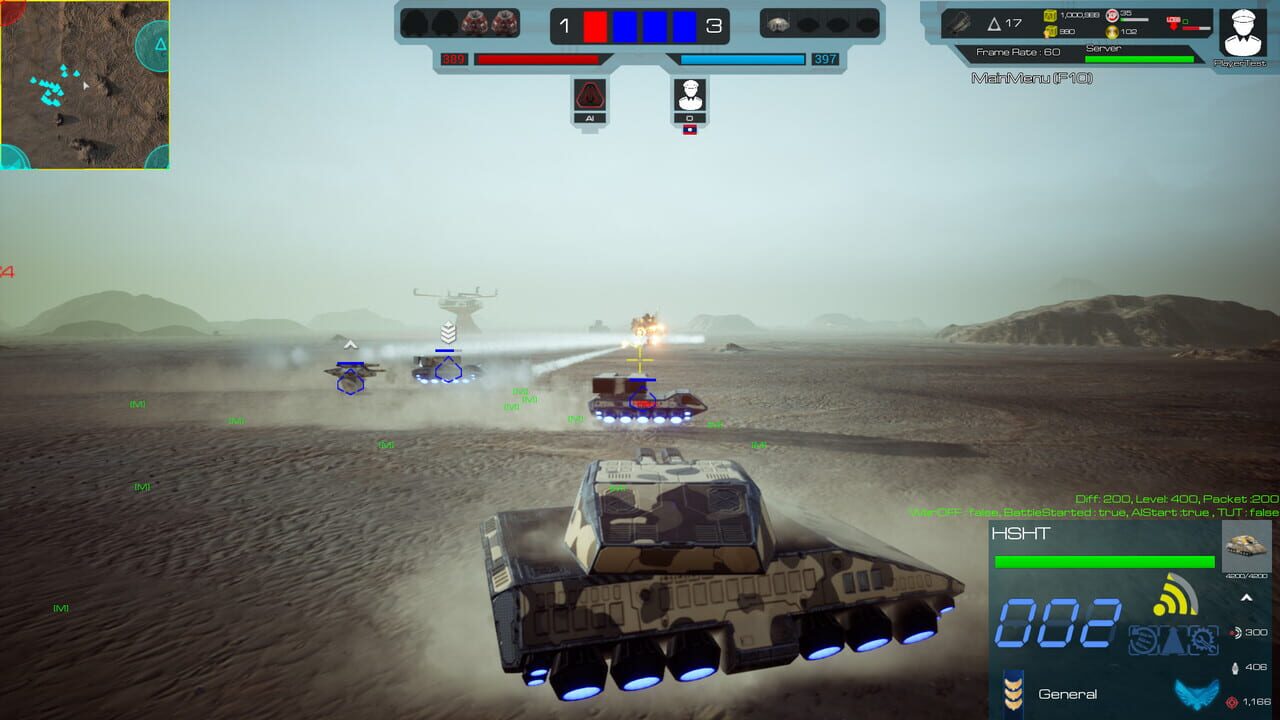Image resolution: width=1280 pixels, height=720 pixels.
Task: Expand the HSHT panel with the up chevron
Action: point(1247,597)
